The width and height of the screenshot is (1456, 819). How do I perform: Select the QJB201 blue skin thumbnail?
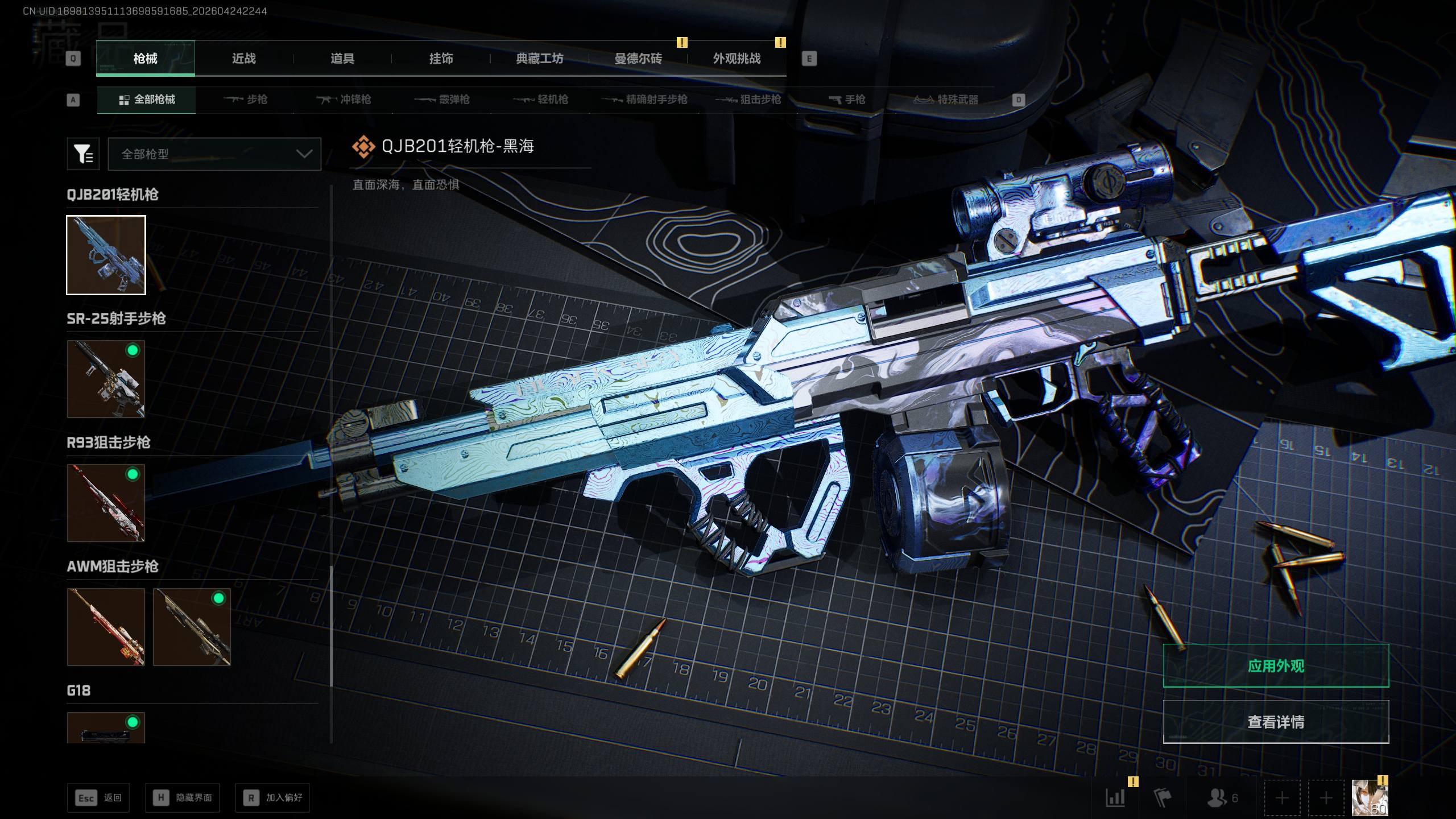coord(106,255)
